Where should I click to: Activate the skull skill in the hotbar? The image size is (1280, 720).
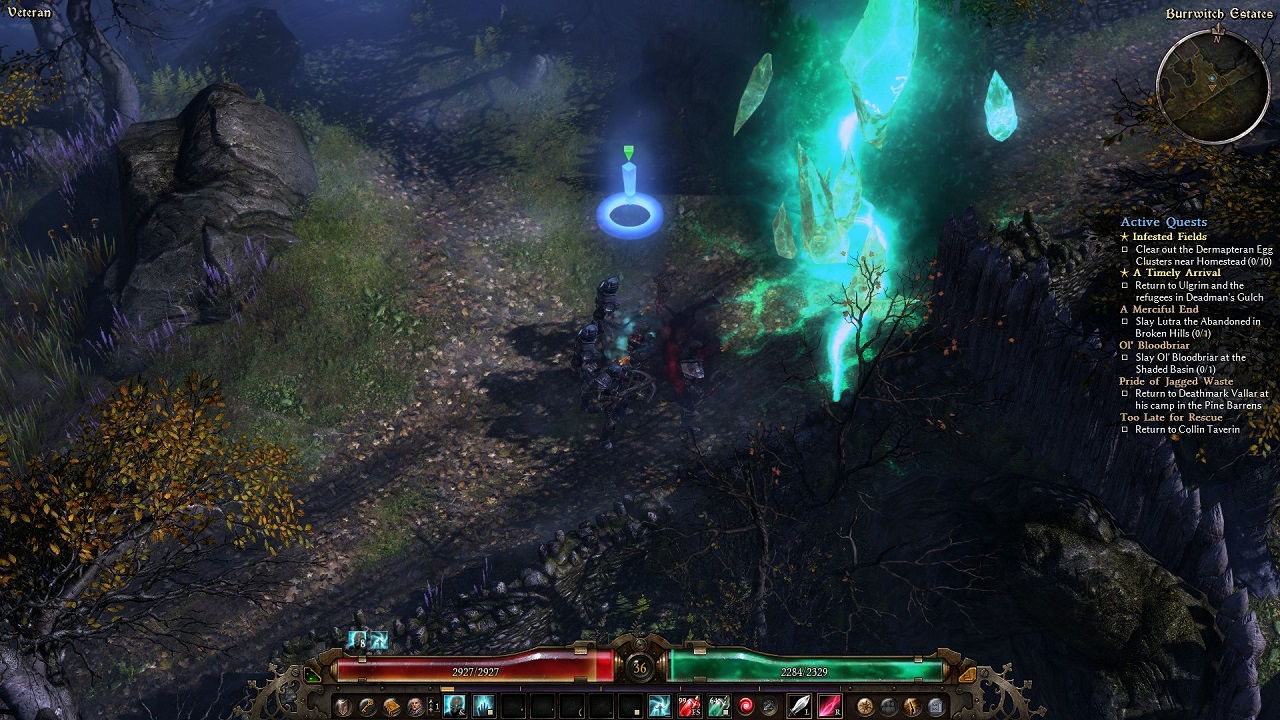point(455,707)
